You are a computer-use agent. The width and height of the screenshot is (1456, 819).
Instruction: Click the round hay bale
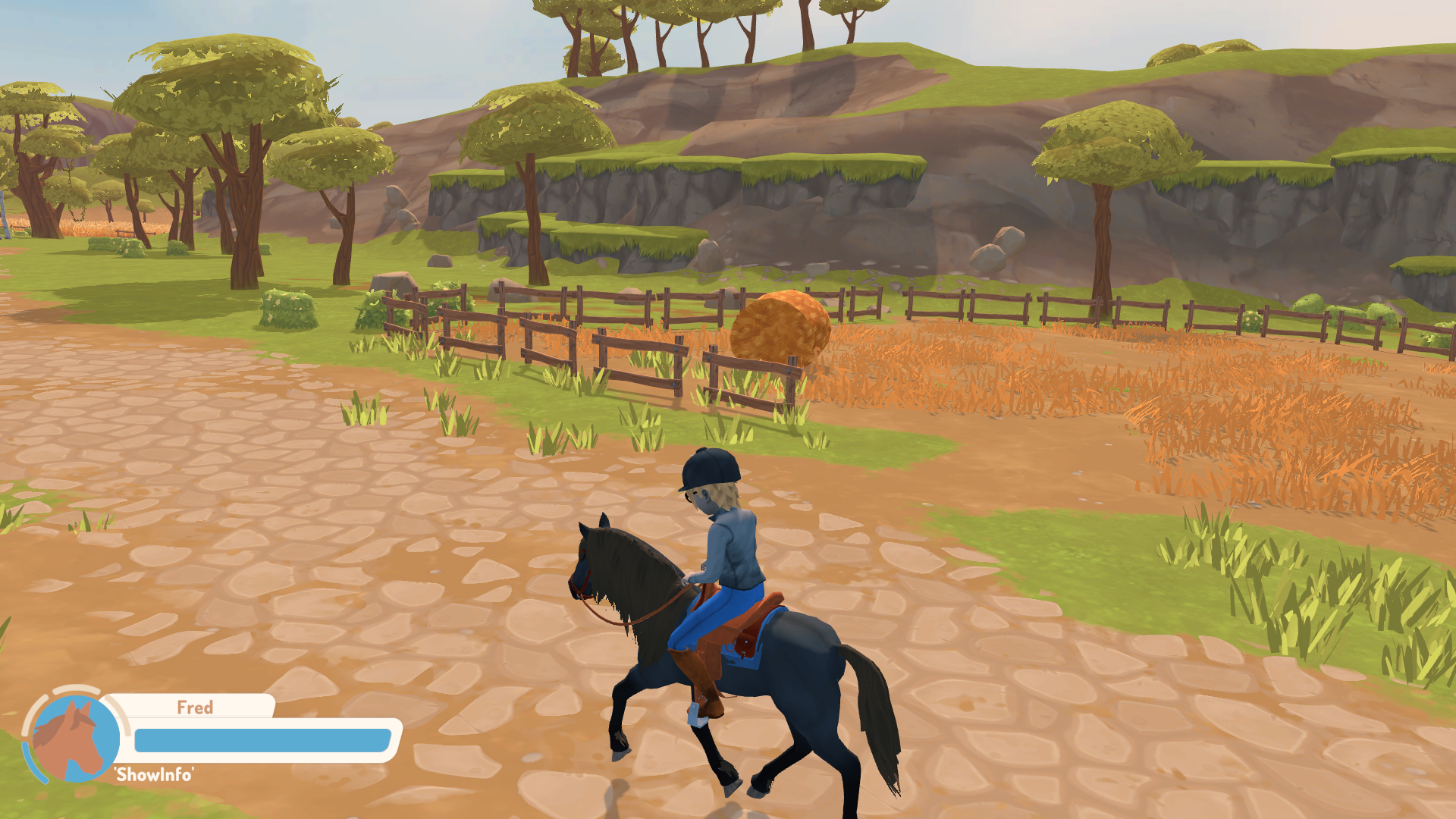[781, 326]
